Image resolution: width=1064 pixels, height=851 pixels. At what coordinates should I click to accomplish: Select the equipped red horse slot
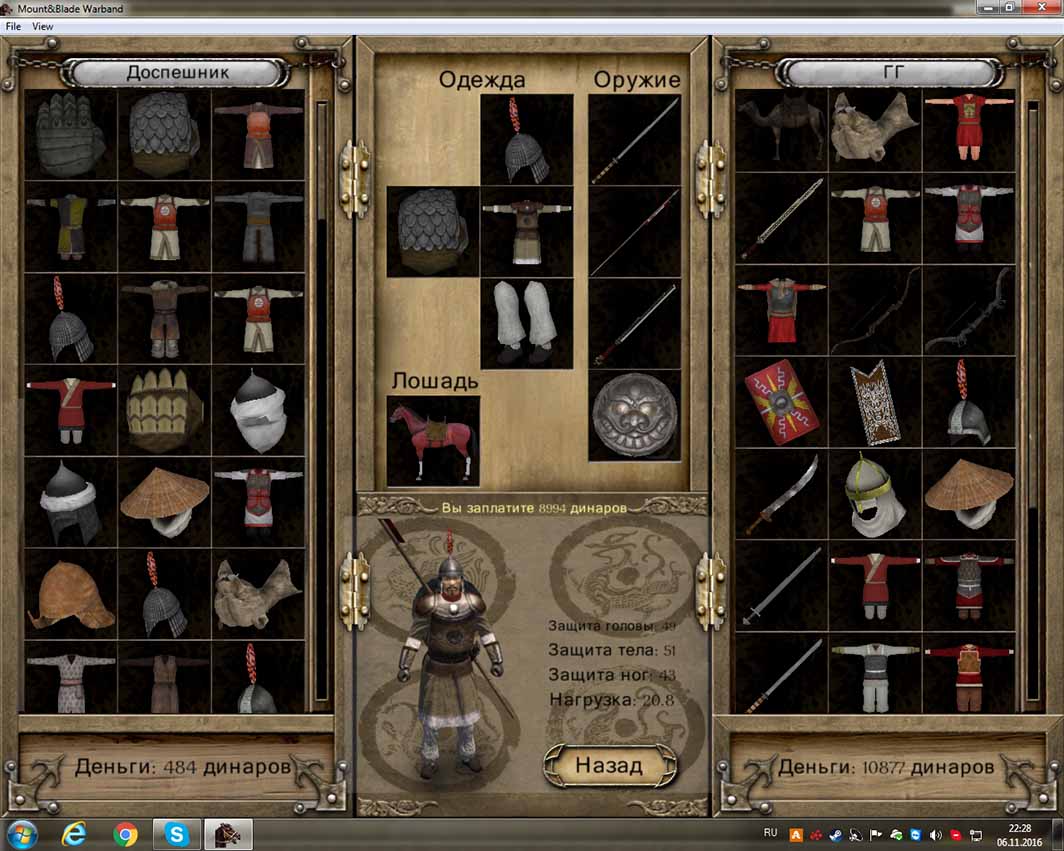click(x=433, y=440)
